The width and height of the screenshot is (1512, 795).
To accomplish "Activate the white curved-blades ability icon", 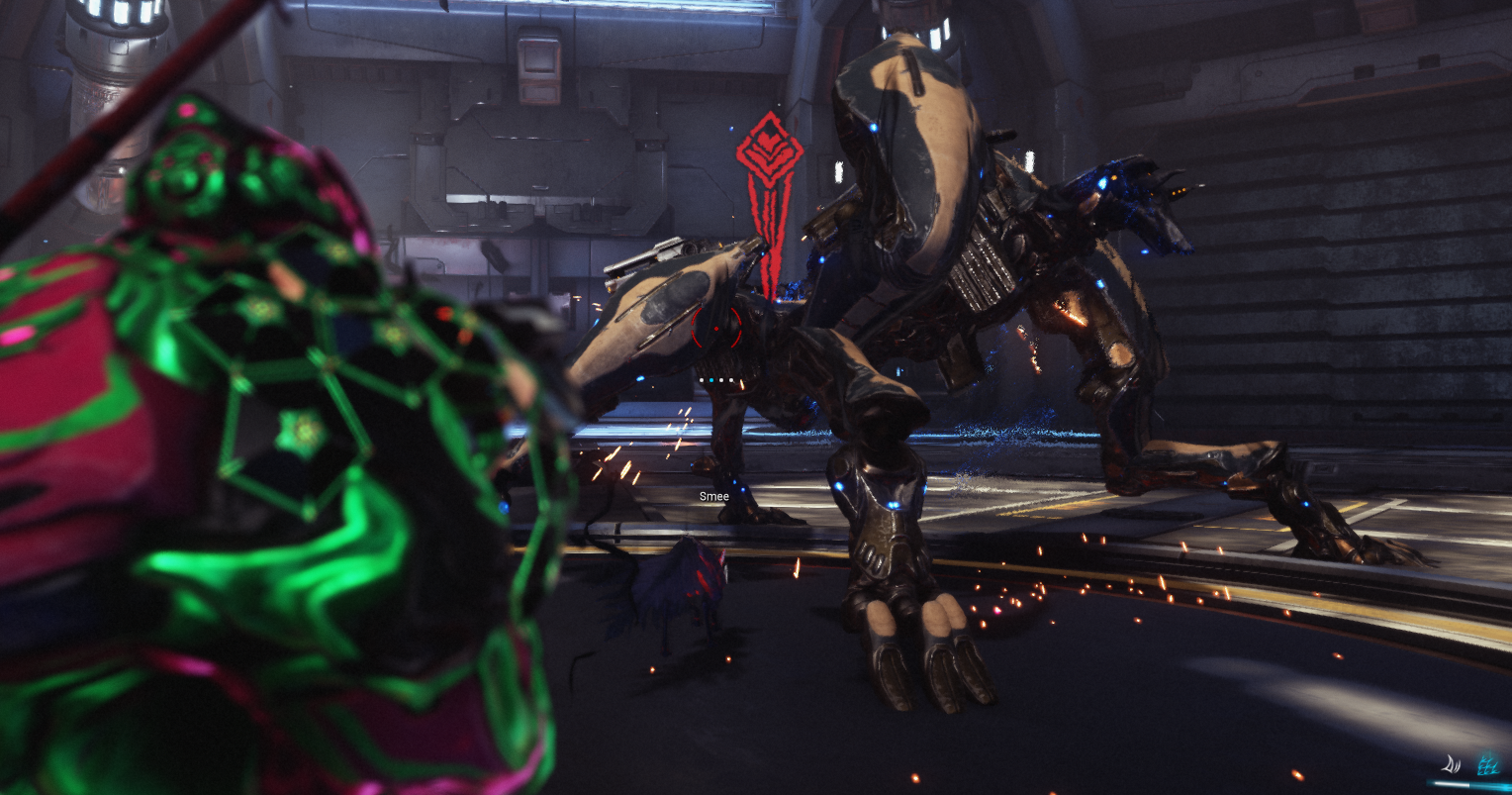I will (1452, 763).
